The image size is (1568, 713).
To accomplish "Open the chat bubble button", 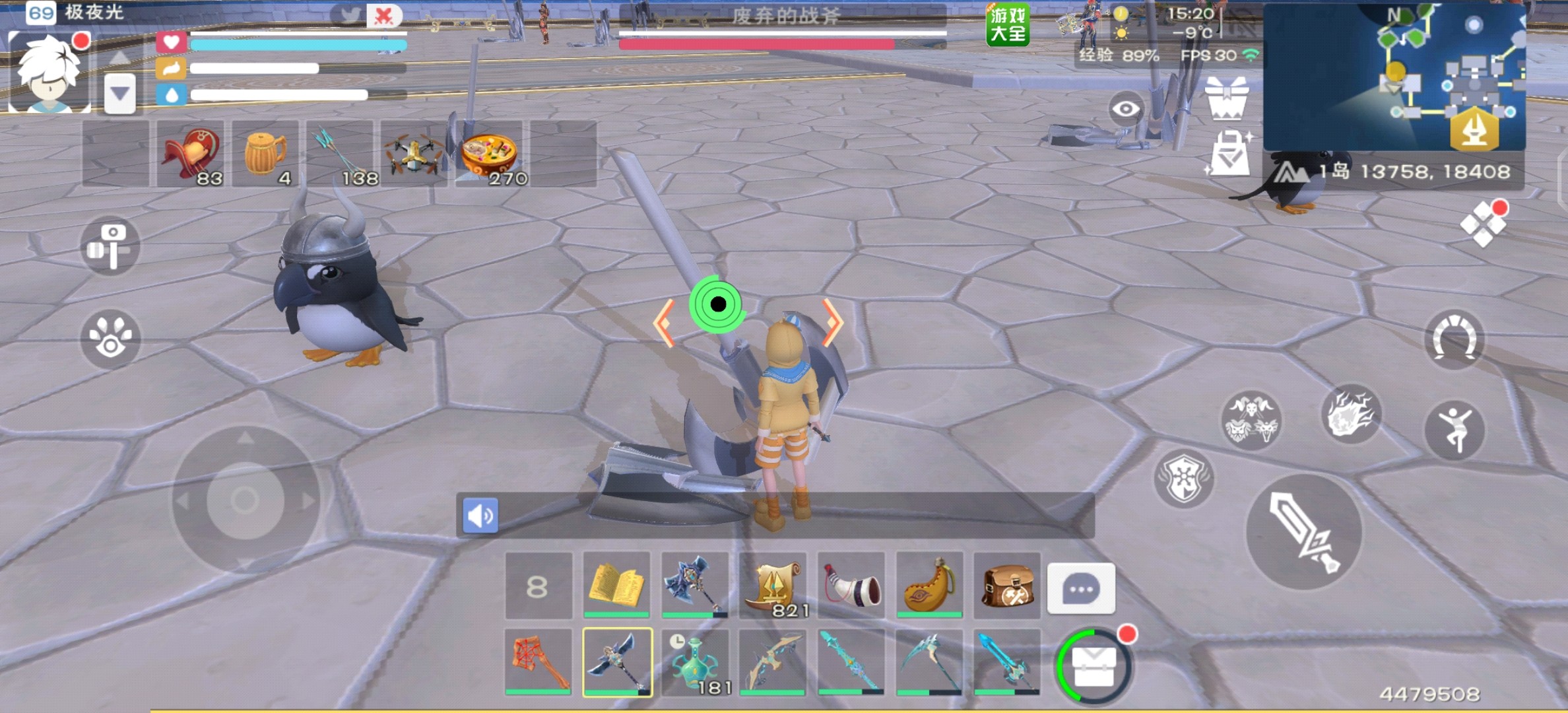I will click(x=1081, y=588).
